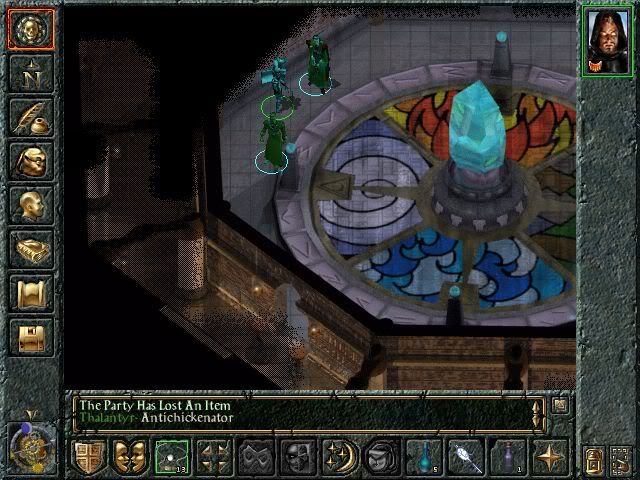Open the journal quill and inkwell button
Image resolution: width=640 pixels, height=480 pixels.
(31, 117)
